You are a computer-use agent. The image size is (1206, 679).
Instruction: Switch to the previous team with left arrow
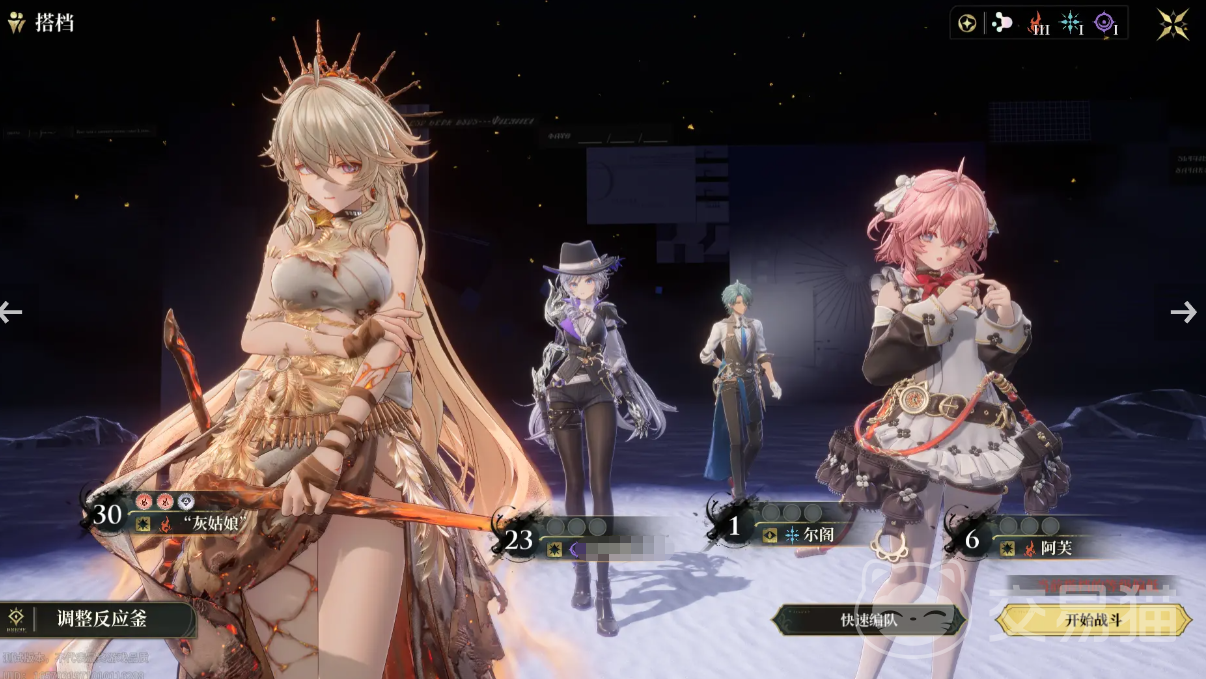[x=11, y=312]
